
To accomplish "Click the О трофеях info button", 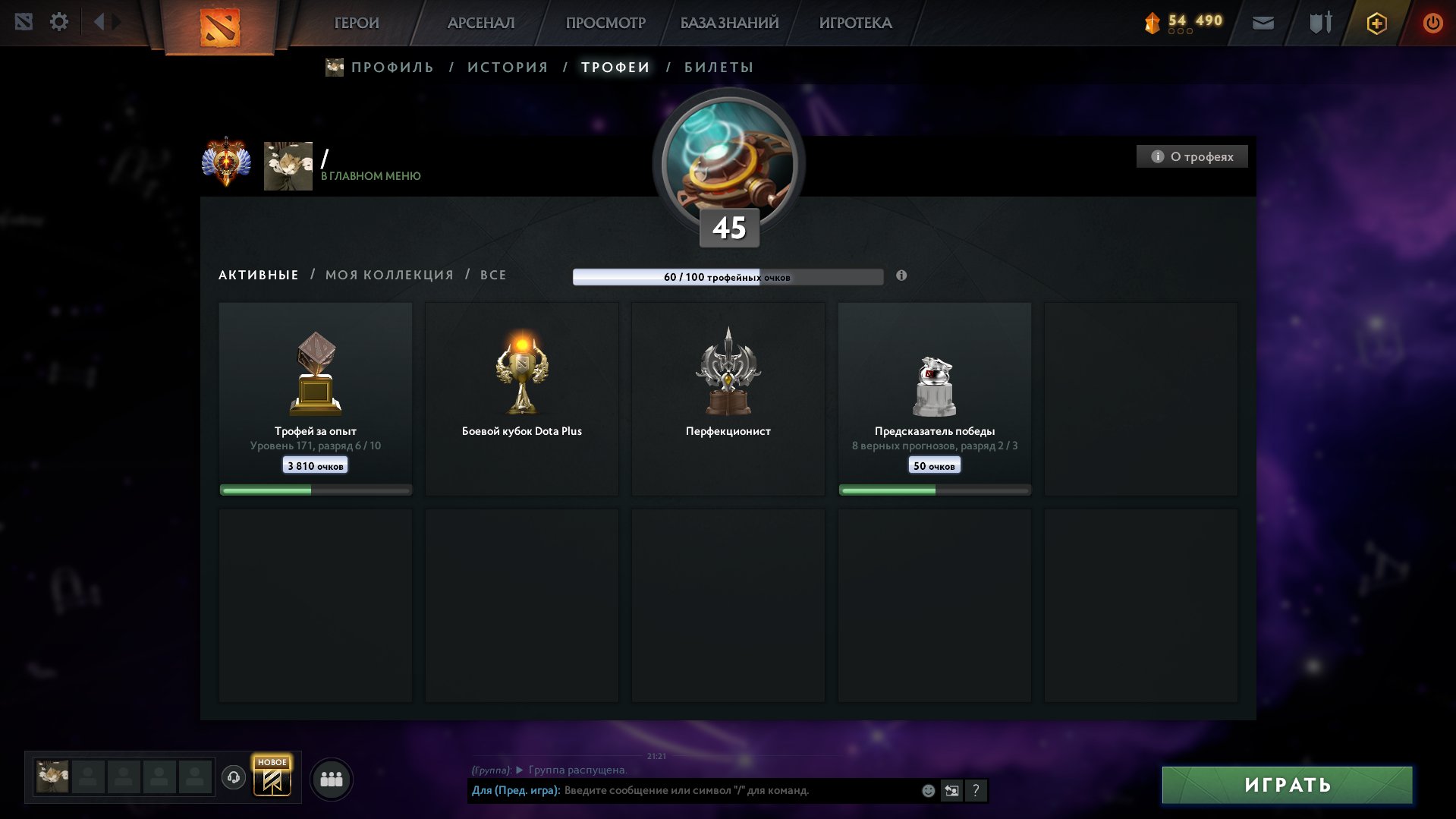I will point(1192,156).
